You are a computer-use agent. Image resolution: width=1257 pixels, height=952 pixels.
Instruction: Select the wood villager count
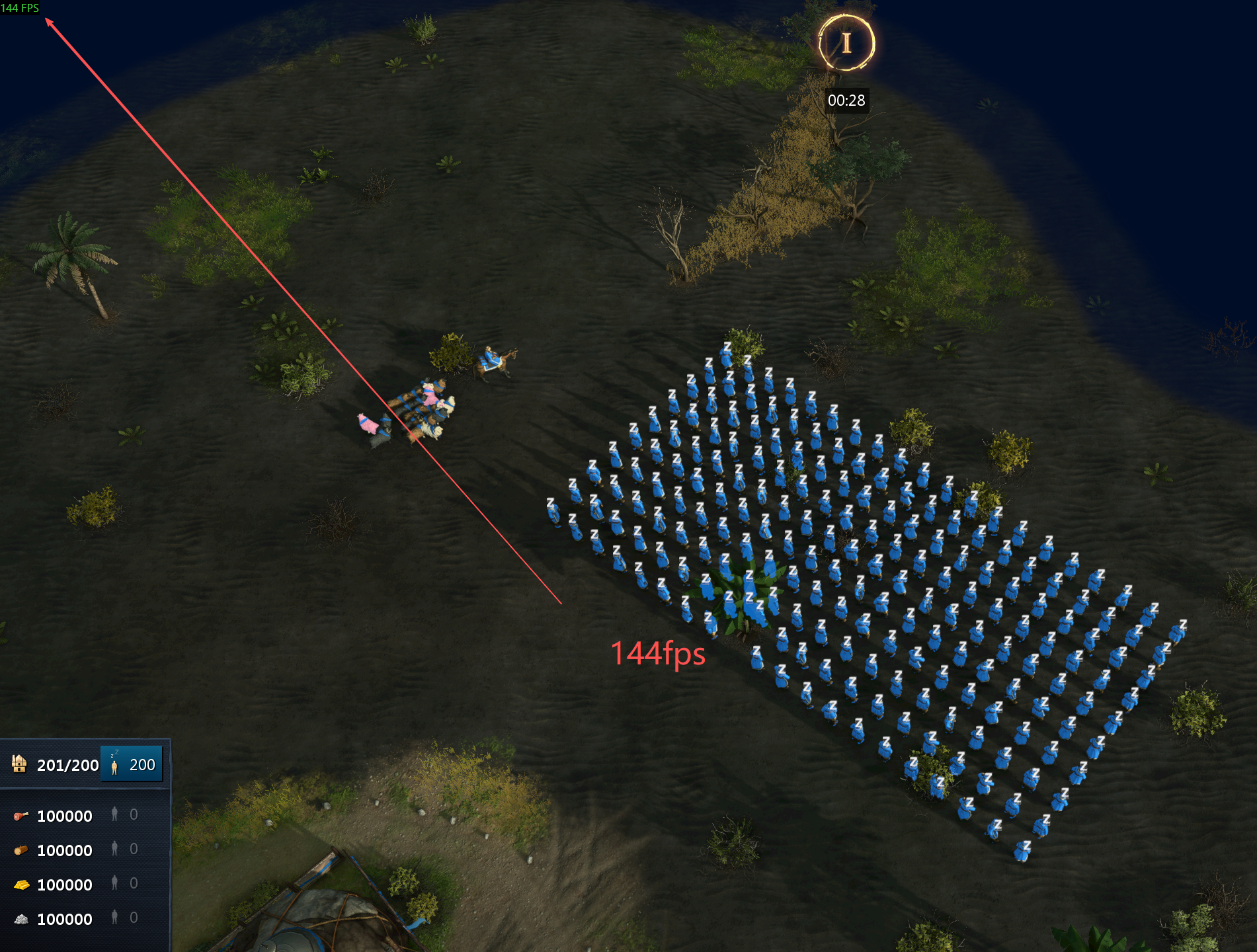[124, 849]
